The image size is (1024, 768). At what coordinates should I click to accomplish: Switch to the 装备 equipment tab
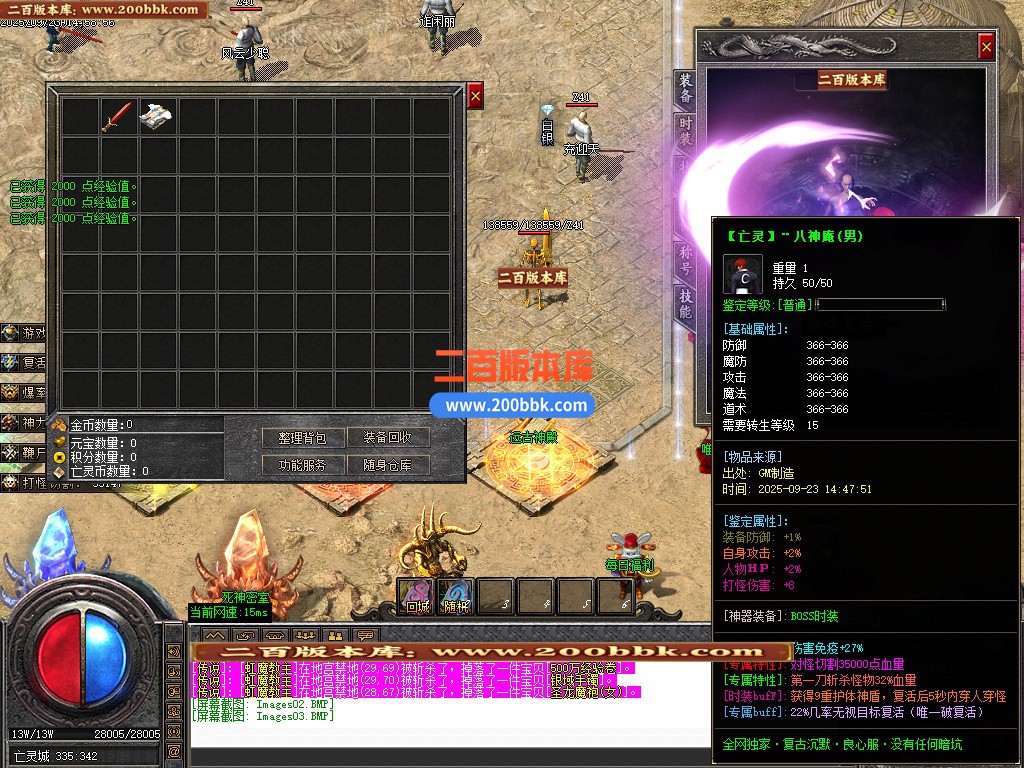point(685,89)
